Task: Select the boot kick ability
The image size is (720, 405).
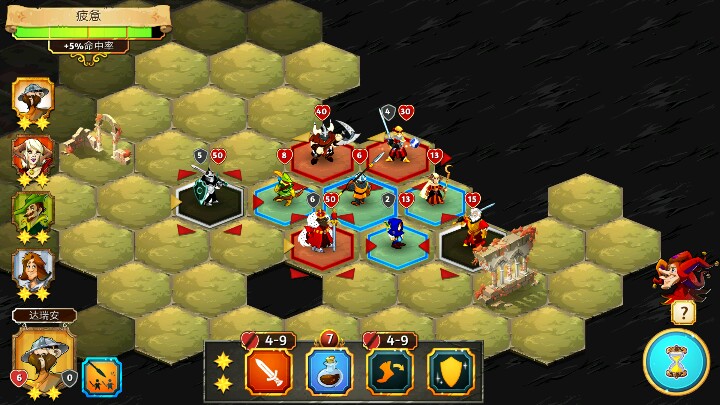Action: pyautogui.click(x=391, y=370)
